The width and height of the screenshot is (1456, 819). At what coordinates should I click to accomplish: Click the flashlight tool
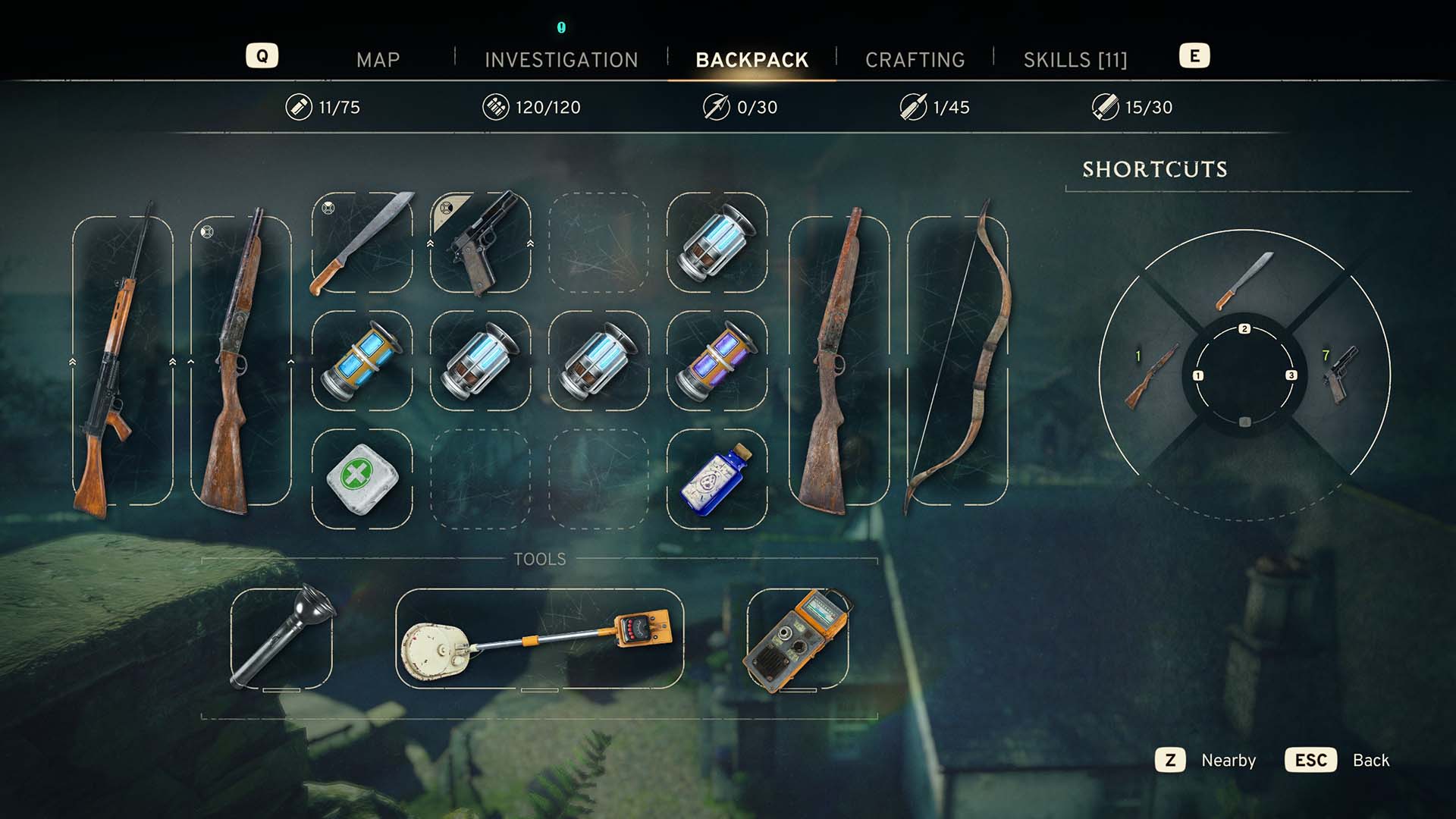coord(281,639)
